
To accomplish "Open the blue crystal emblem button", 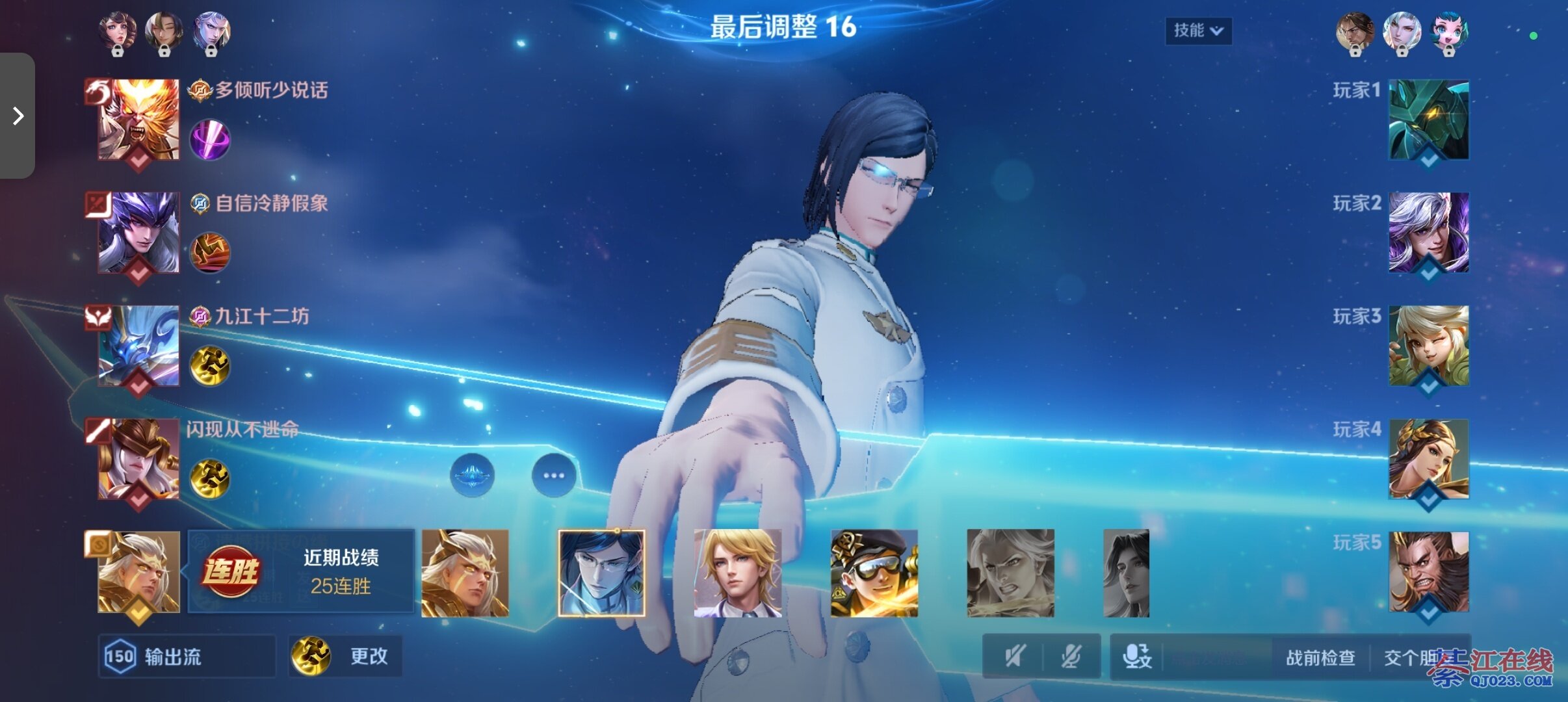I will [473, 475].
